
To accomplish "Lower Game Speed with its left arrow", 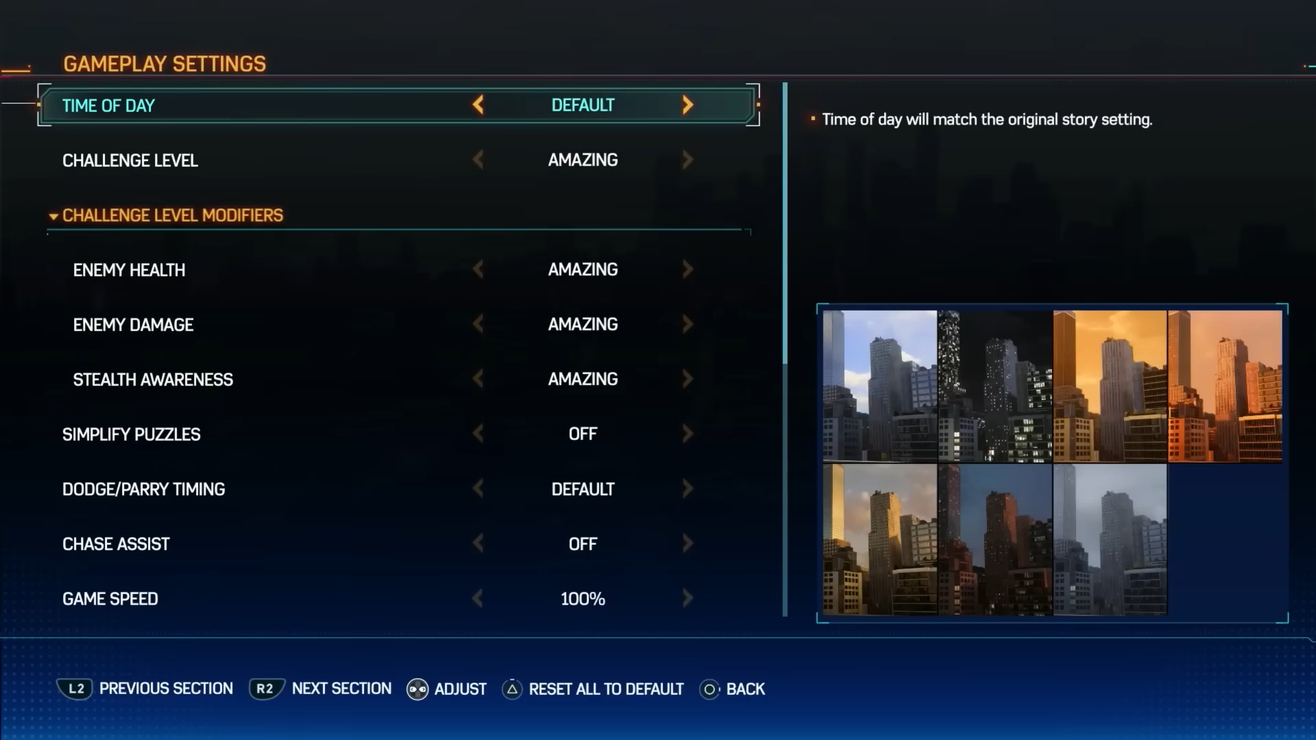I will pos(478,599).
